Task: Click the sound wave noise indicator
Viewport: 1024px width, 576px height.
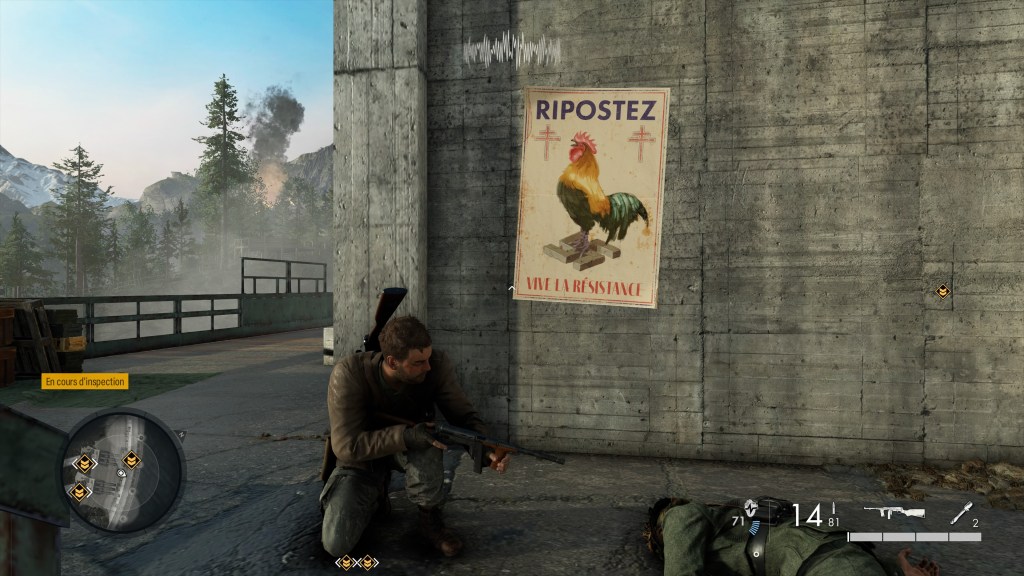Action: [x=512, y=49]
